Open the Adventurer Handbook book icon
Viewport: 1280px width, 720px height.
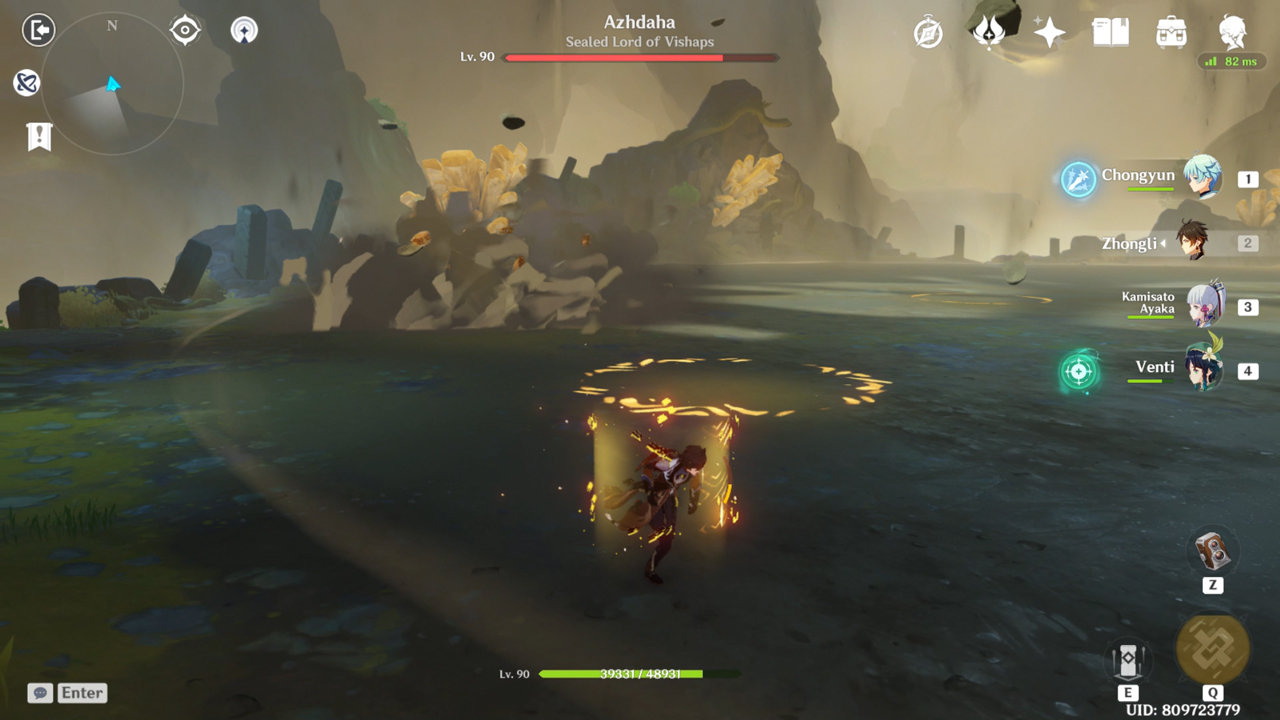[1110, 33]
